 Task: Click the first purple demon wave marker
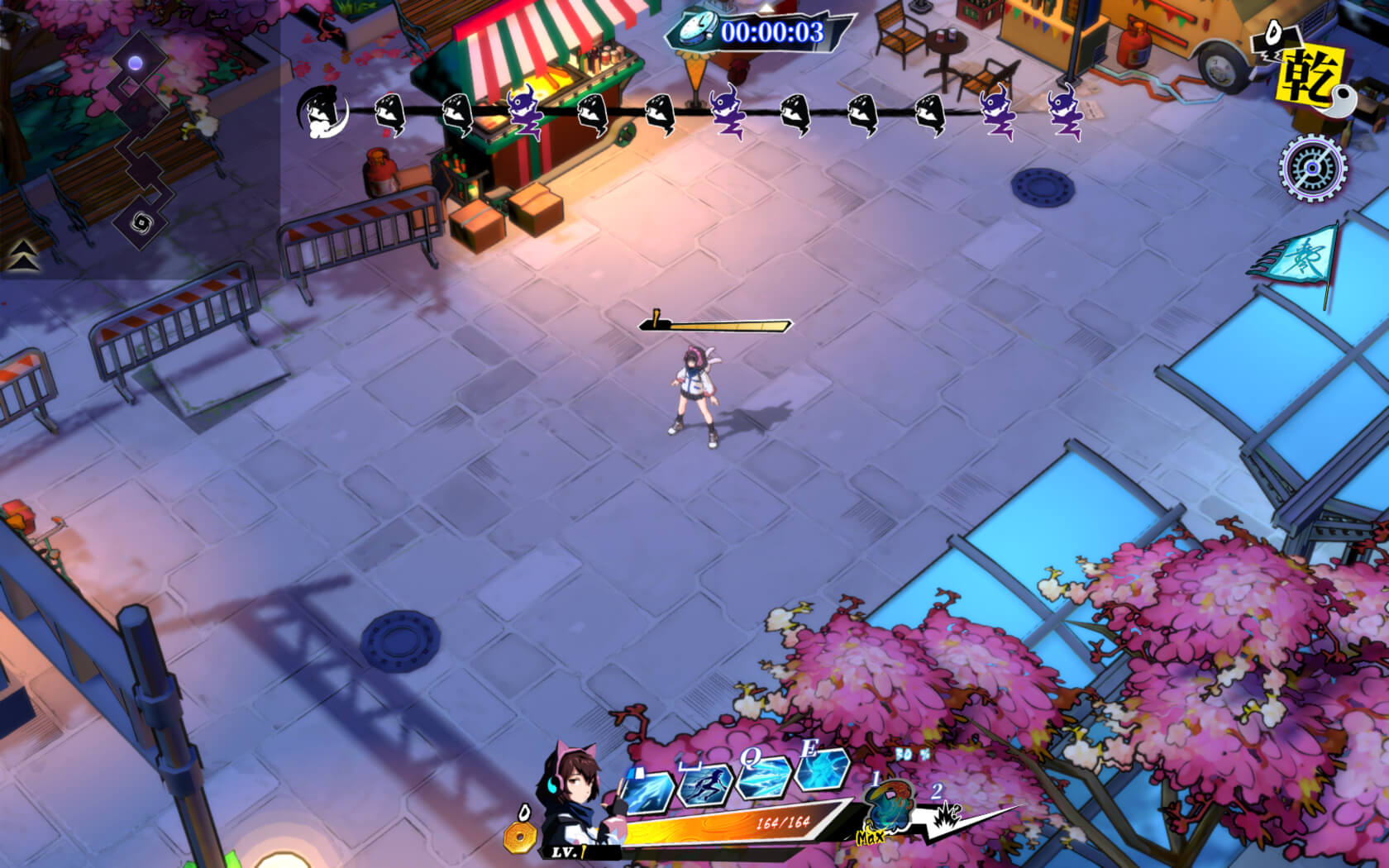coord(523,111)
